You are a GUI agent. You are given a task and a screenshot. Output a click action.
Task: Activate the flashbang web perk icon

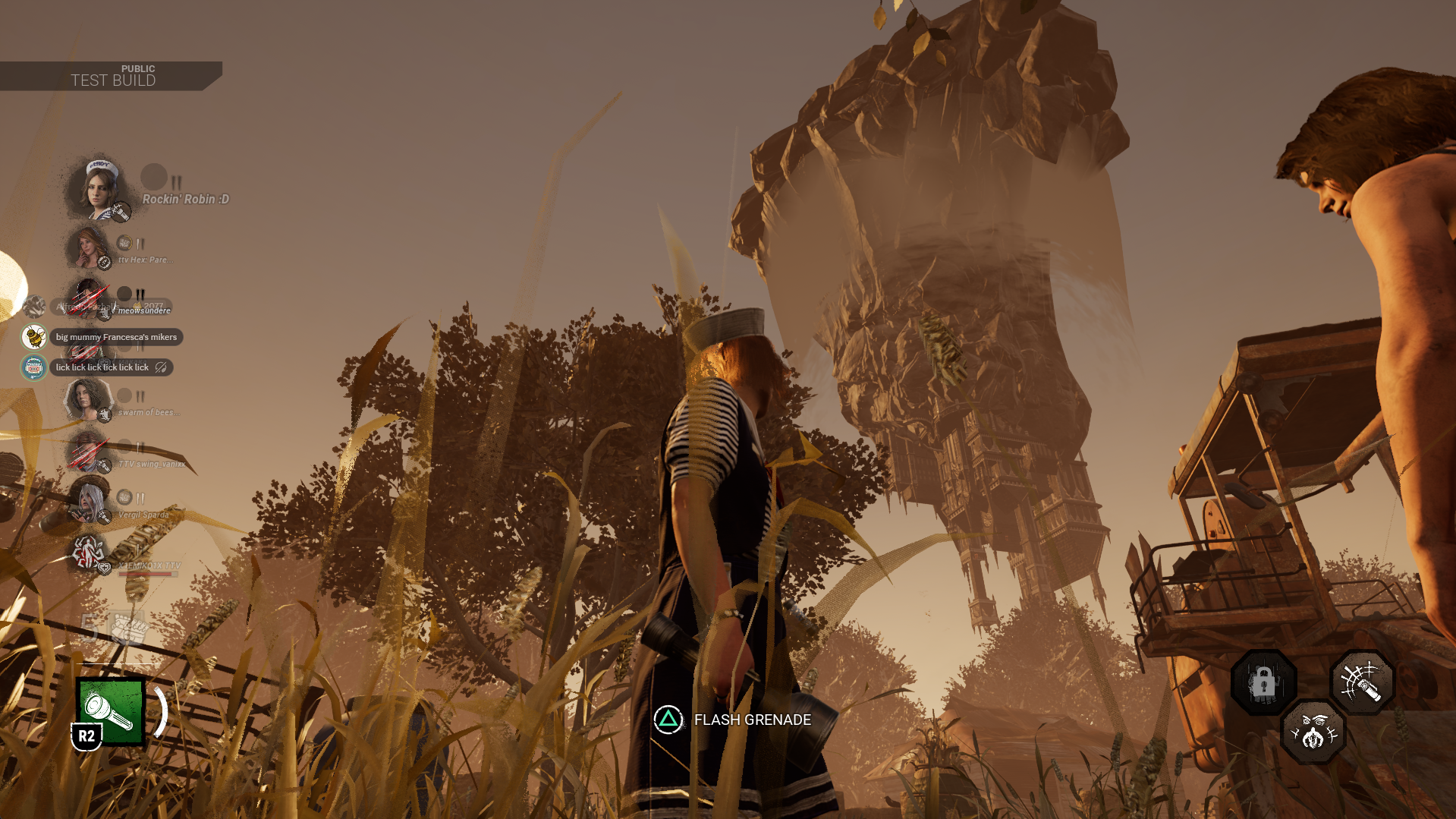(x=1362, y=682)
